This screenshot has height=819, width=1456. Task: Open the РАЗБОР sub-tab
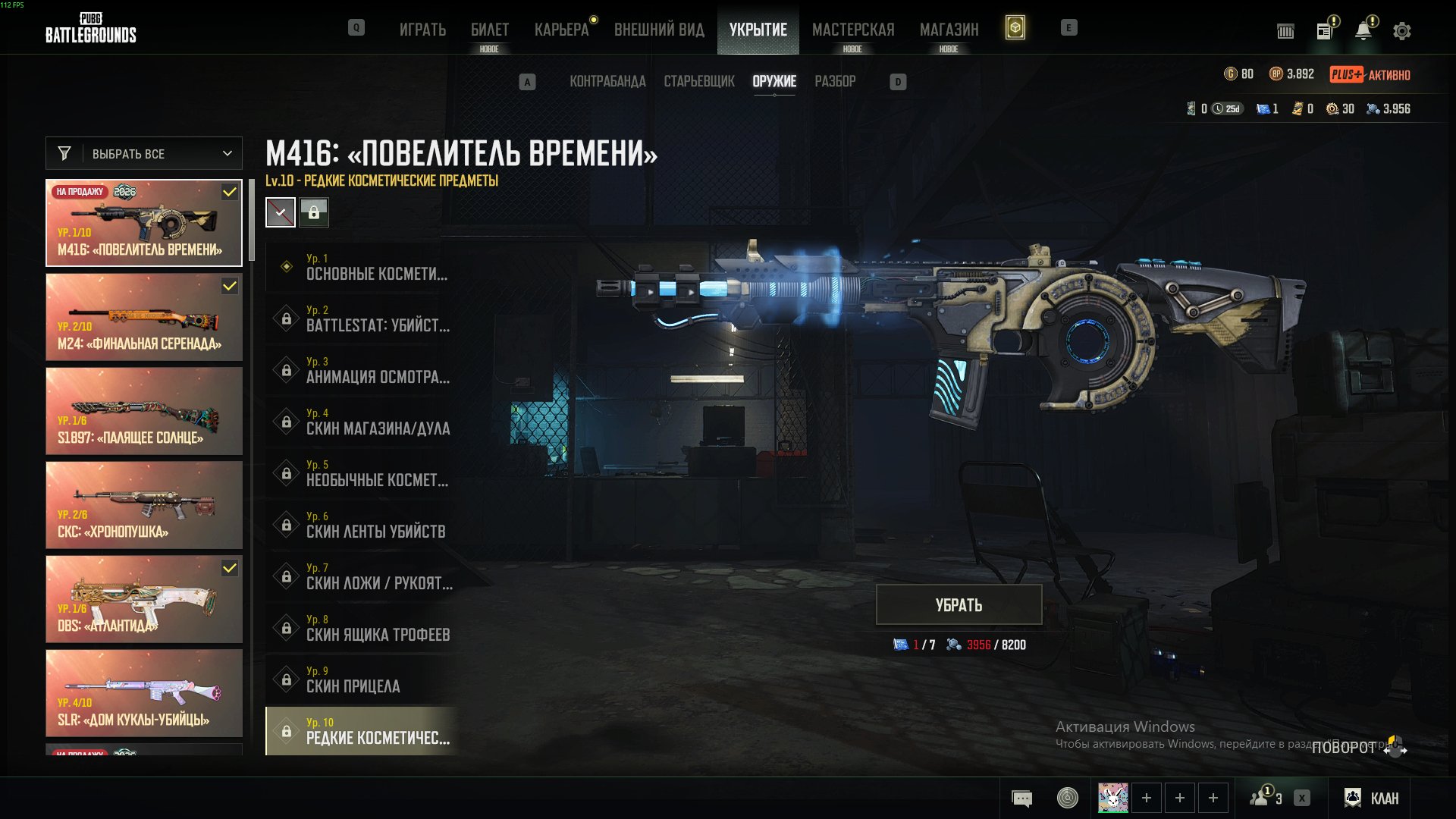tap(835, 81)
